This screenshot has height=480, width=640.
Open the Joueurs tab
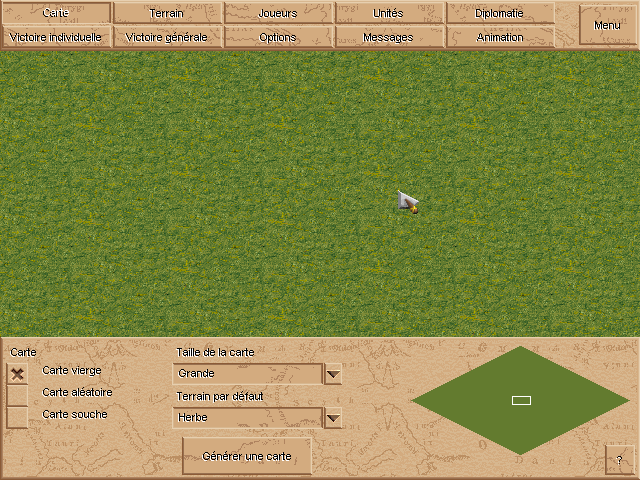[277, 13]
